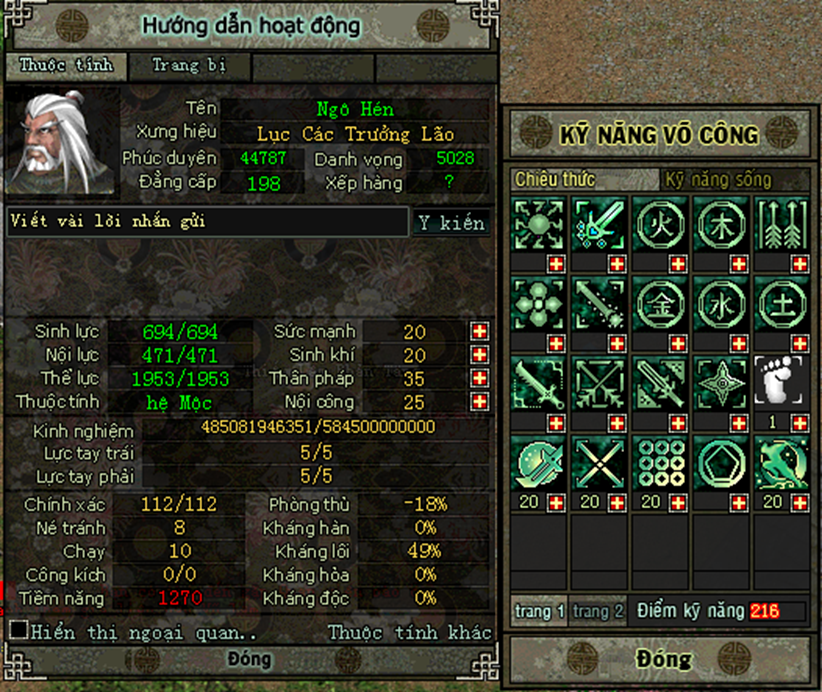Close the character window with Đóng
This screenshot has height=692, width=822.
tap(249, 660)
